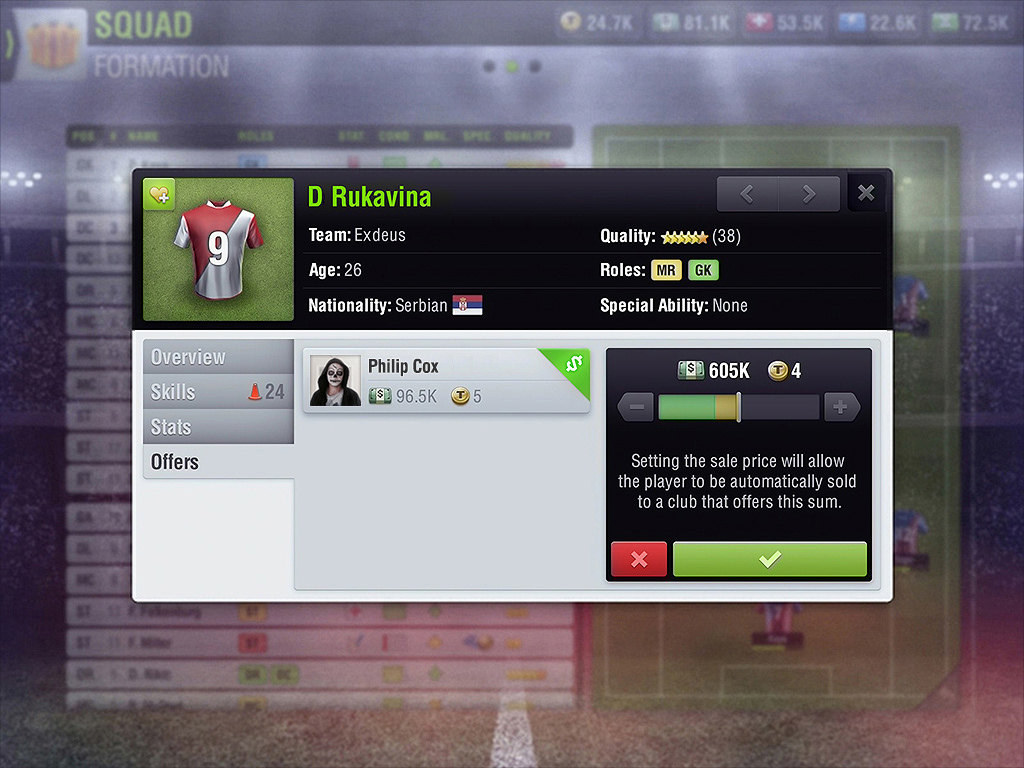Go to the previous player
Image resolution: width=1024 pixels, height=768 pixels.
(747, 194)
